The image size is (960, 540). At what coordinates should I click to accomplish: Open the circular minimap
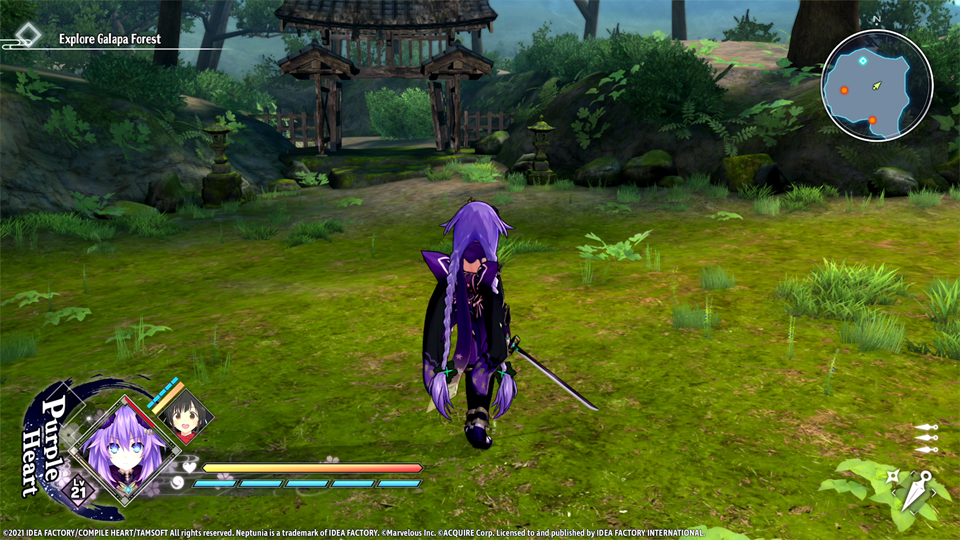[877, 85]
